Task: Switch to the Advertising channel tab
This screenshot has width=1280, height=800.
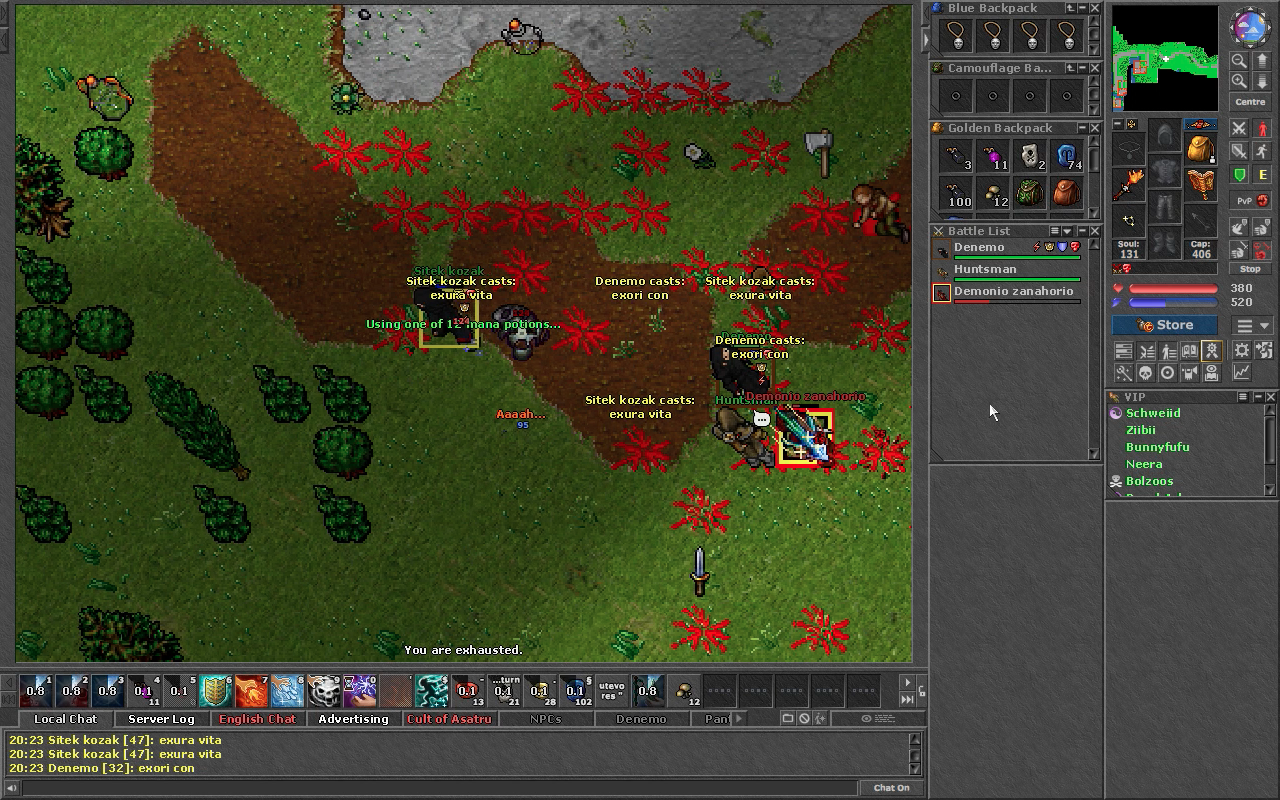Action: (x=353, y=719)
